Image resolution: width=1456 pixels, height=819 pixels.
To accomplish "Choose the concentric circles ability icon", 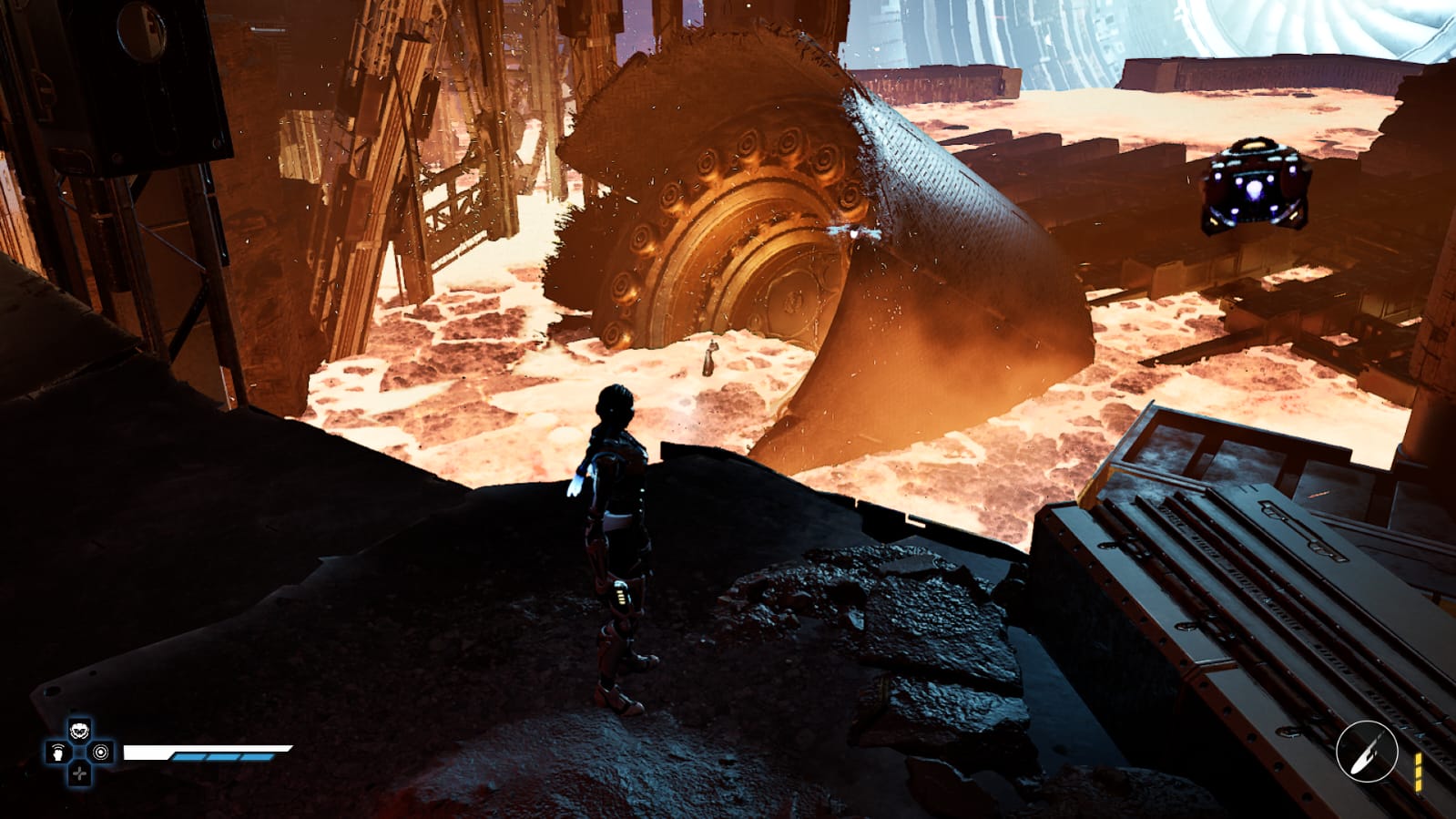I will pyautogui.click(x=101, y=752).
